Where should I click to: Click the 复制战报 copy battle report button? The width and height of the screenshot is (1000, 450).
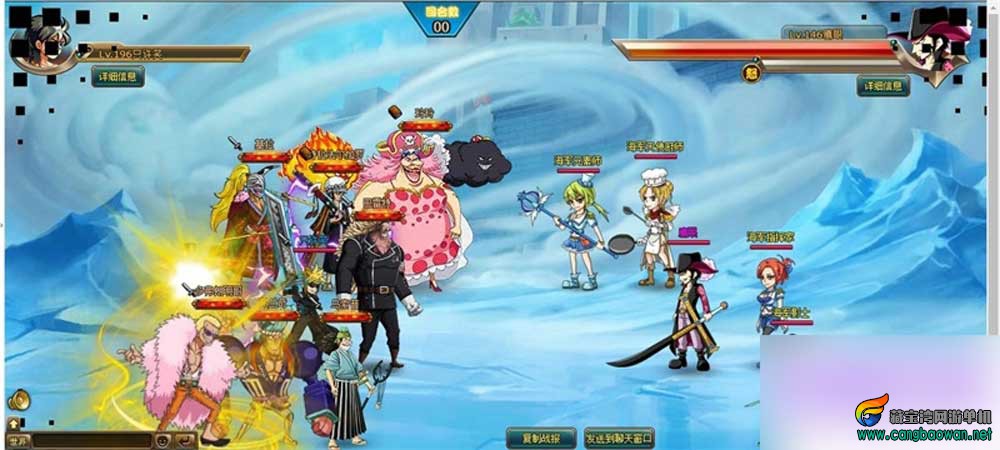541,438
